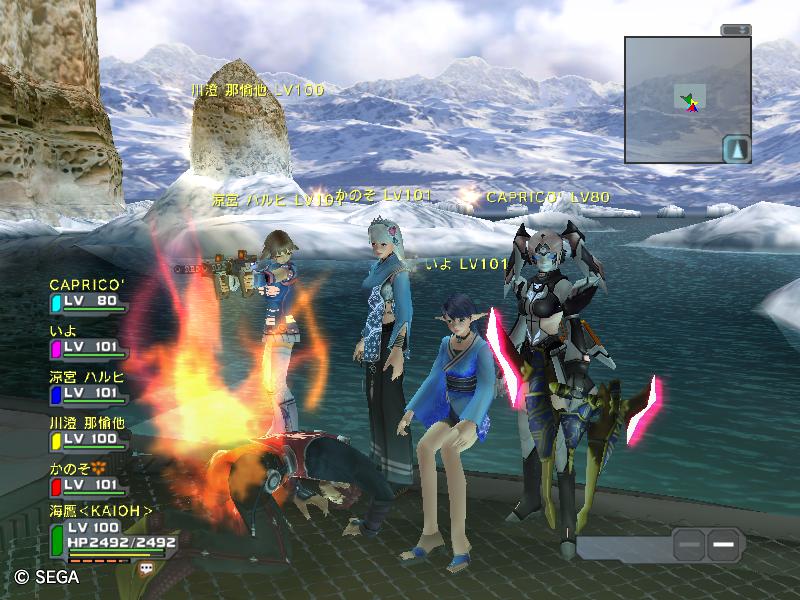This screenshot has height=600, width=800.
Task: Pick party member 涼宮 ハルヒ in the list
Action: (x=88, y=385)
